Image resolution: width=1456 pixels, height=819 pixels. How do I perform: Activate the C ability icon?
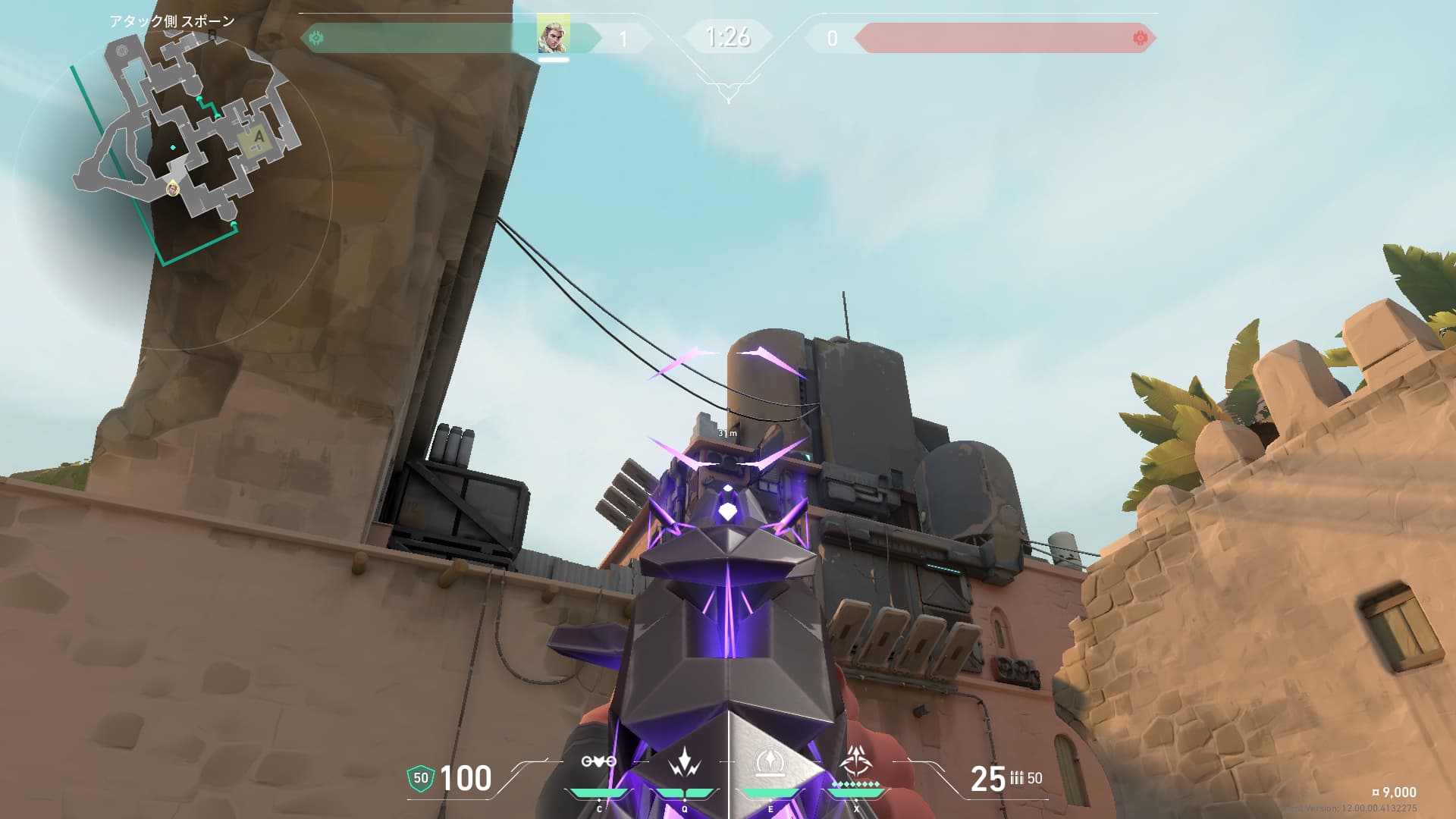pyautogui.click(x=598, y=762)
